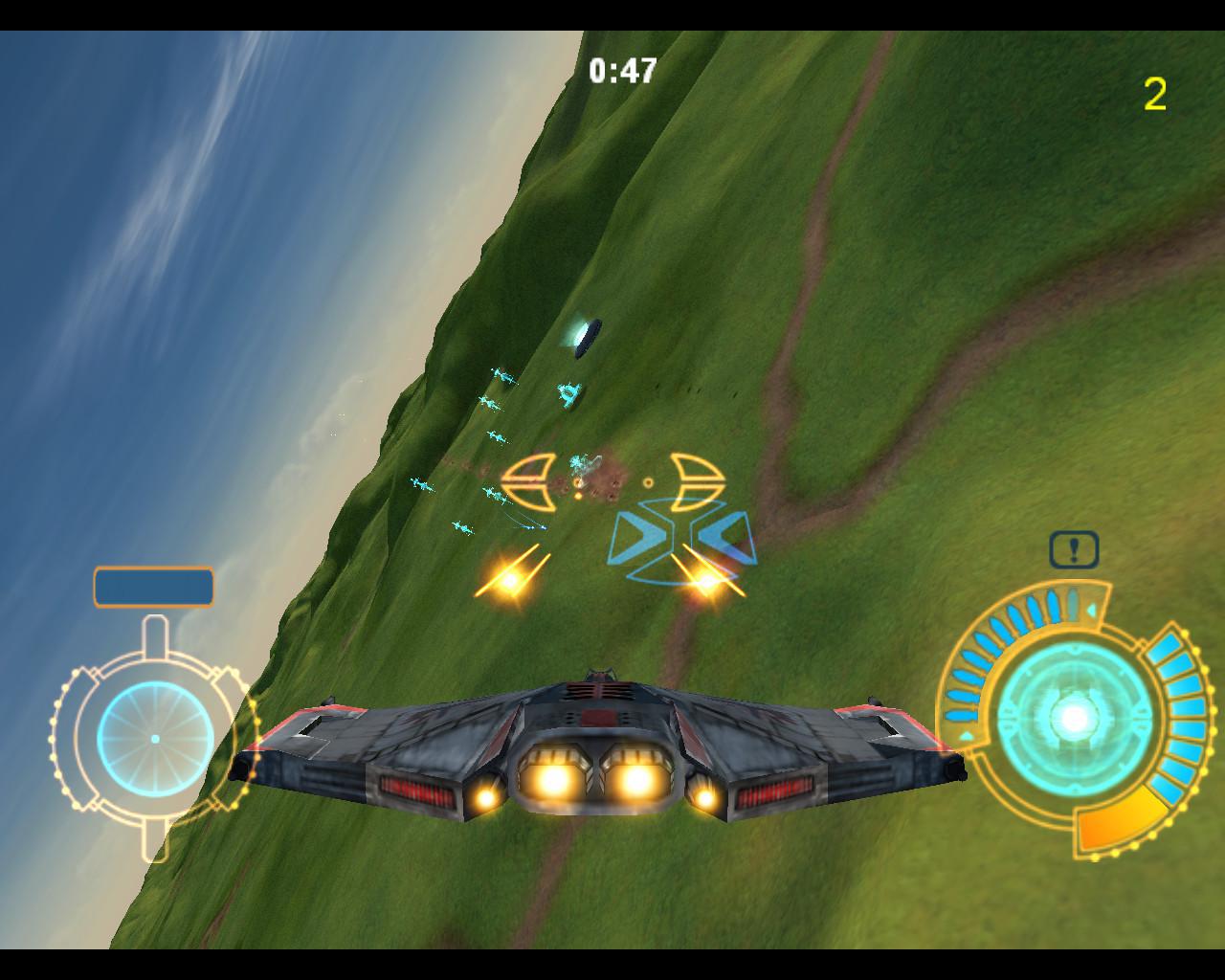Click the warning exclamation icon above shield gauge
1225x980 pixels.
[1073, 548]
